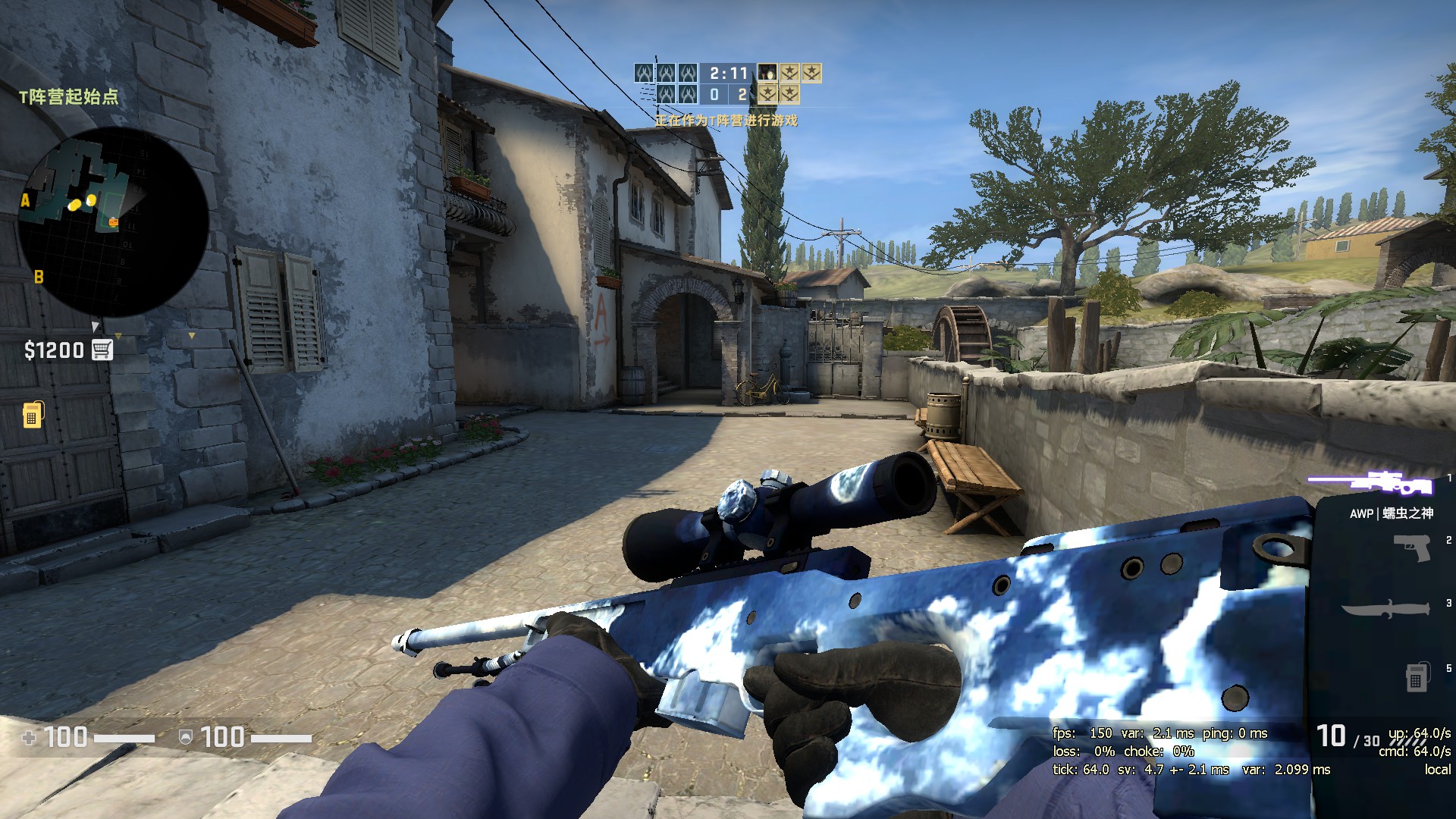Click the circular radar minimap
Screen dimensions: 1456x819
tap(112, 221)
